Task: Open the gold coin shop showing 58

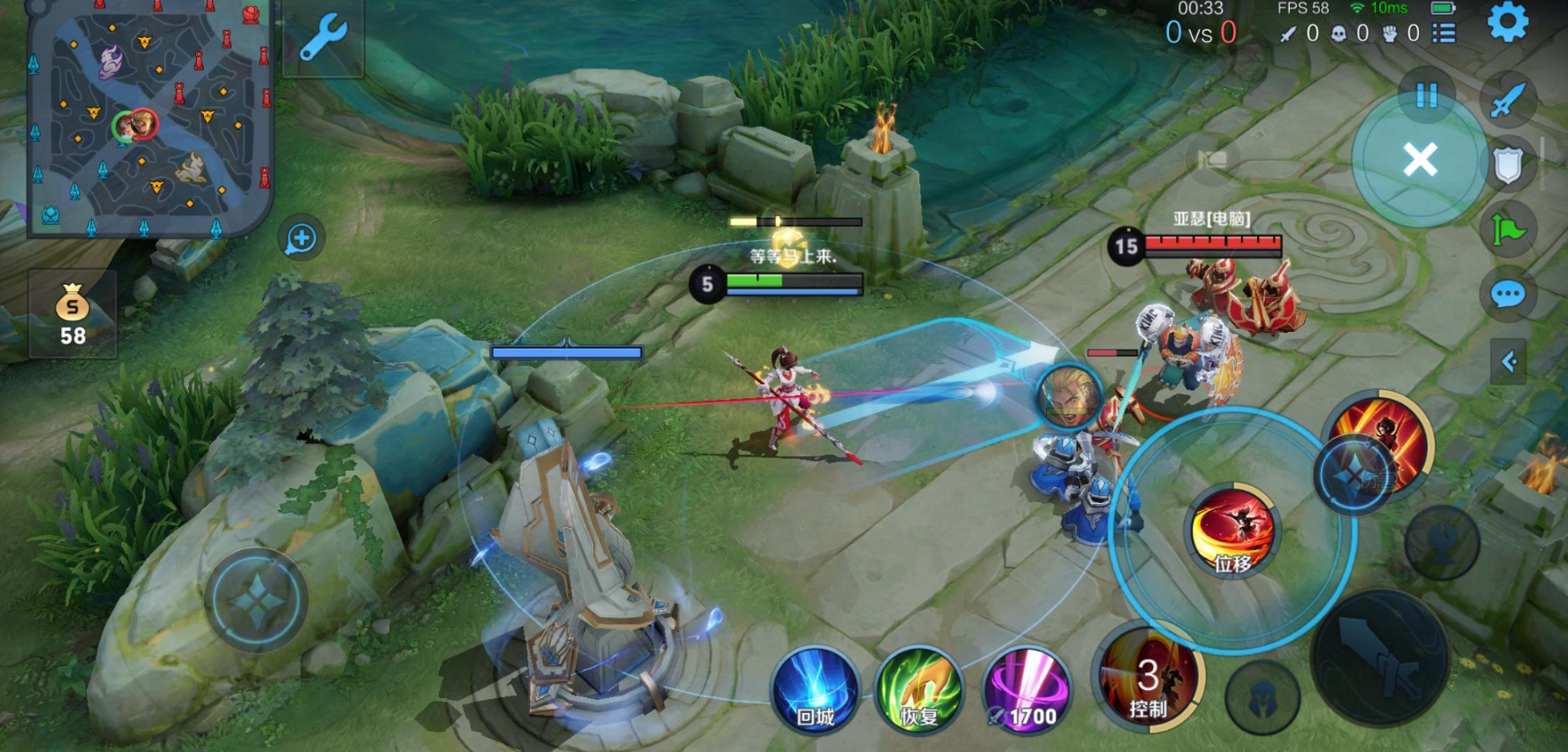Action: pyautogui.click(x=72, y=315)
